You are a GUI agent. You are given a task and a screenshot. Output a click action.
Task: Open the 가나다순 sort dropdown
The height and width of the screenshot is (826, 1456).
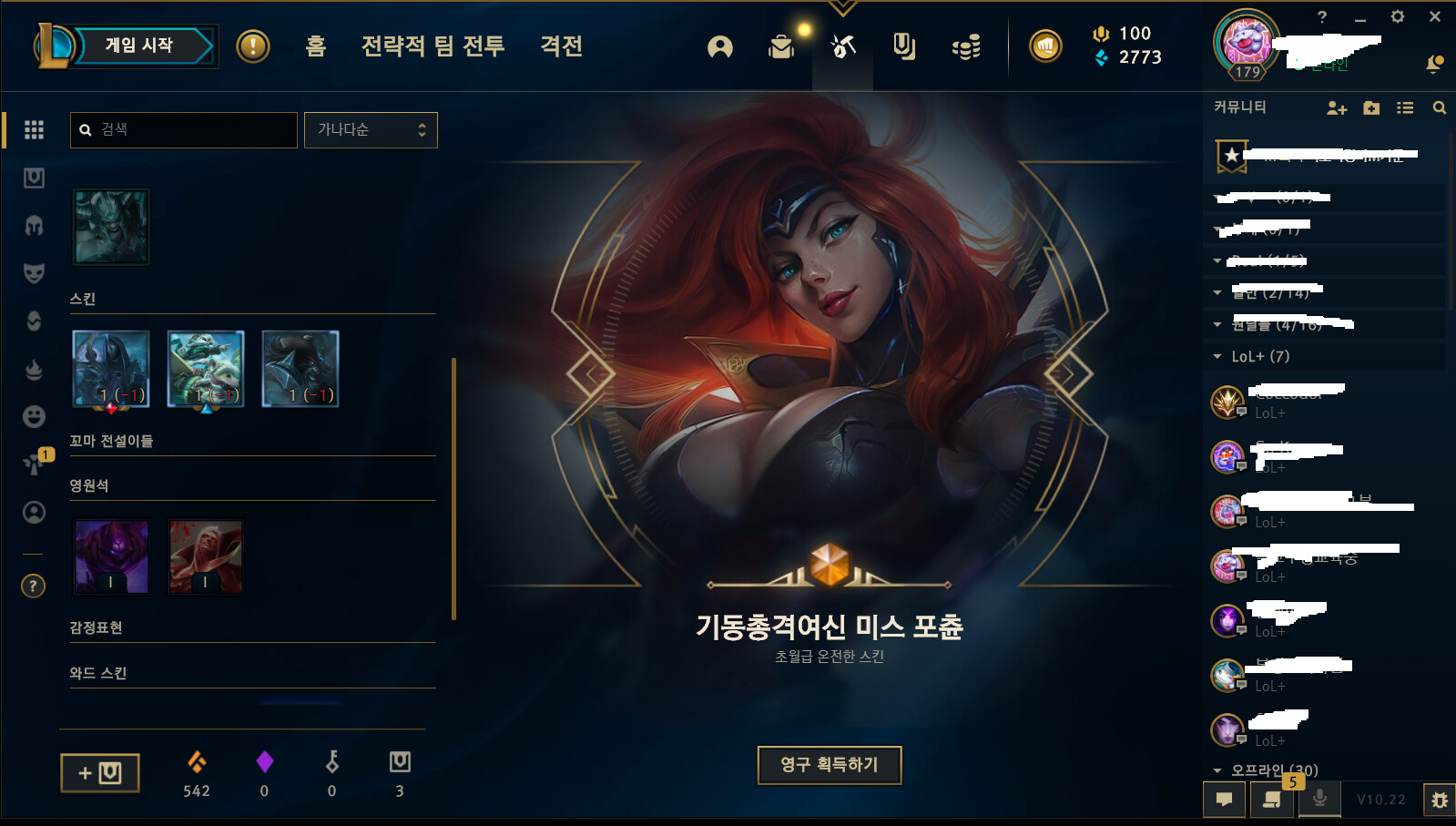371,129
